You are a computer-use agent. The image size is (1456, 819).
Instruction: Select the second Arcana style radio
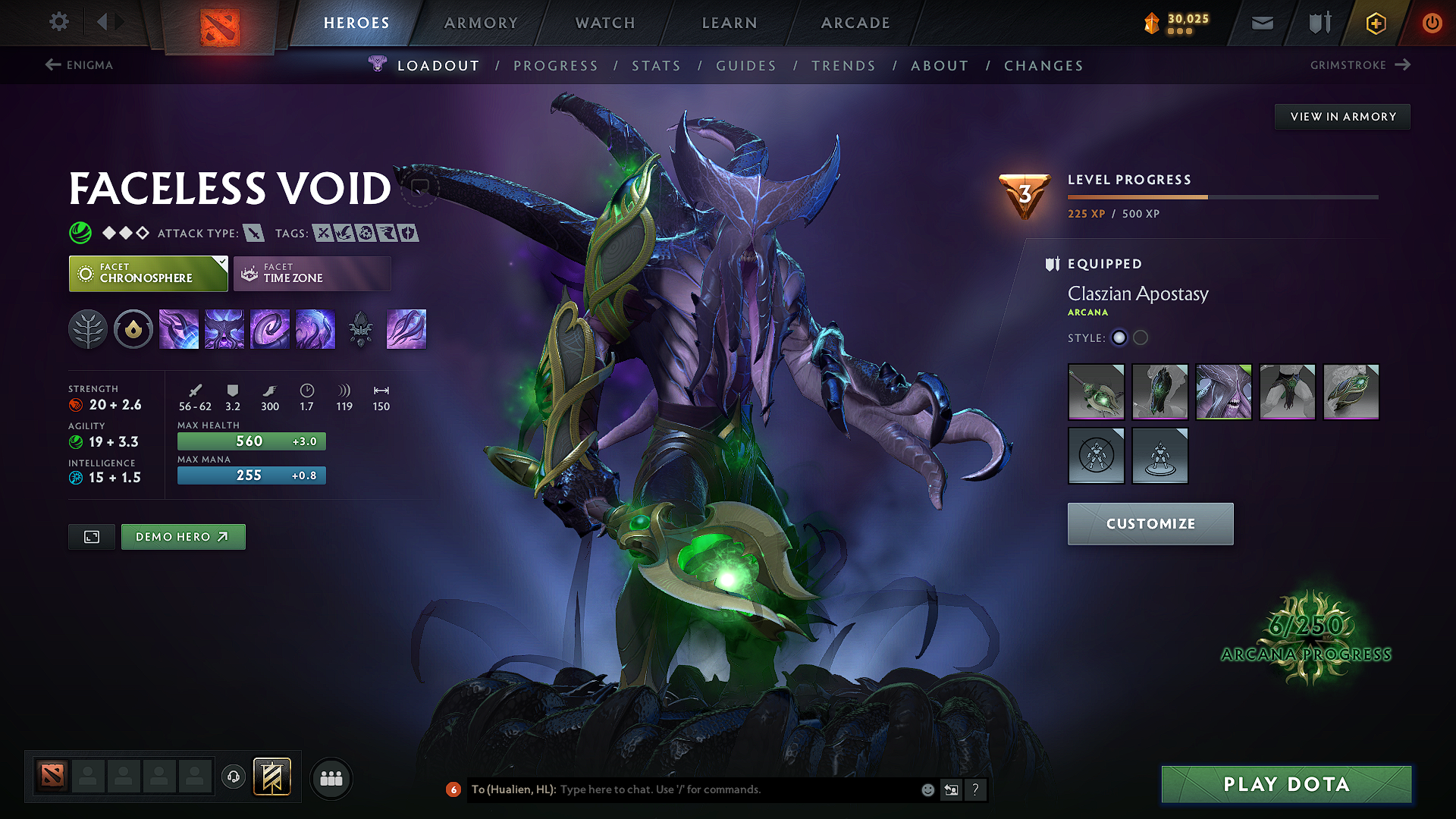1141,337
